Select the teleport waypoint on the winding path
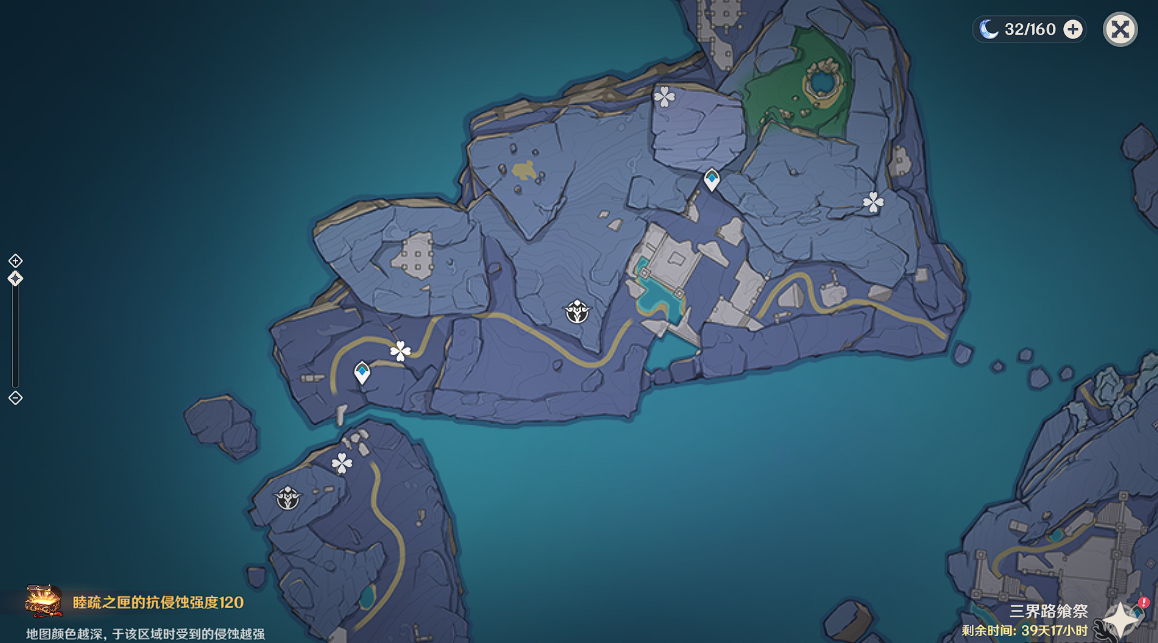 (x=362, y=373)
